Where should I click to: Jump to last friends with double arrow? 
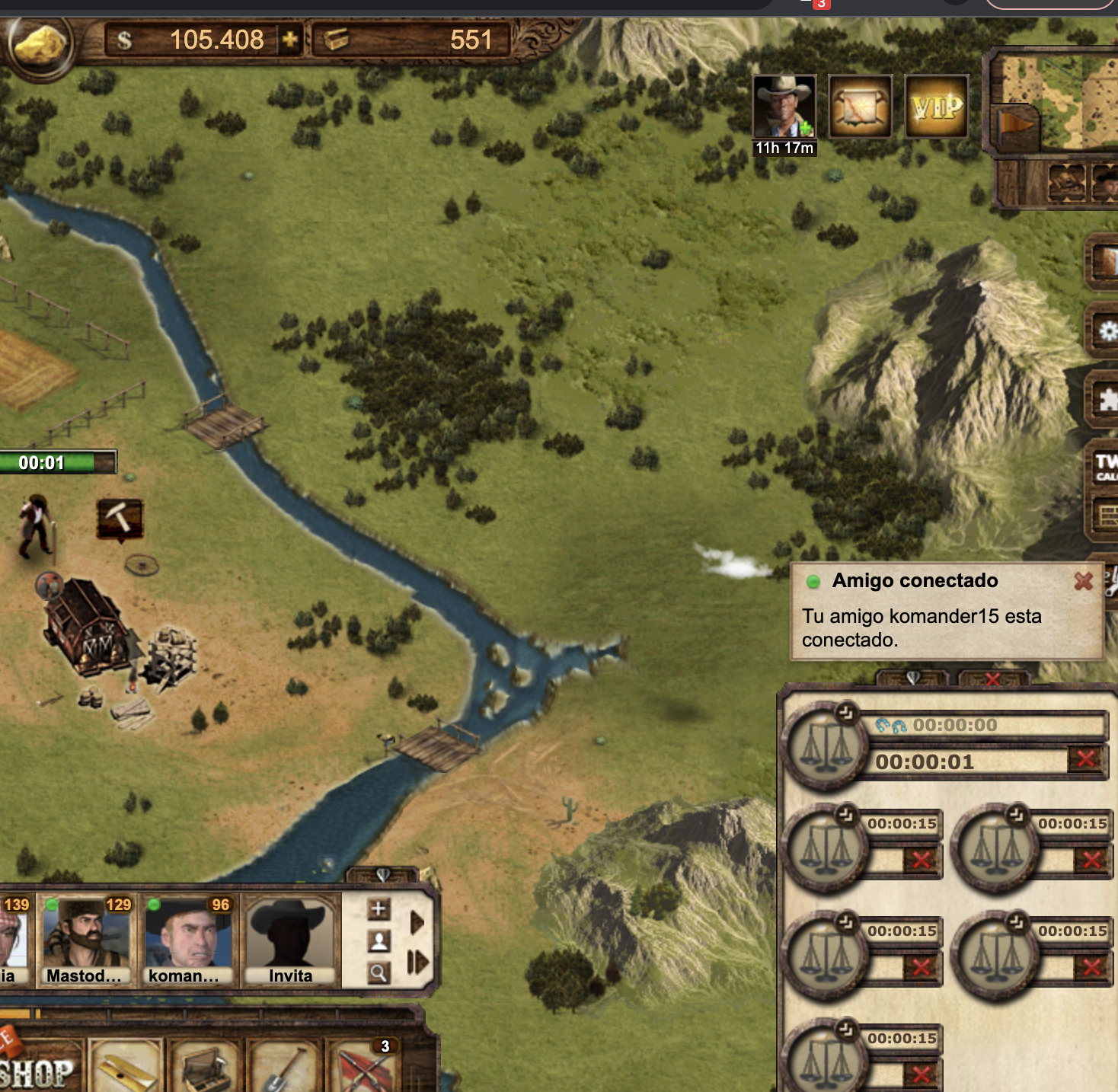pyautogui.click(x=417, y=963)
